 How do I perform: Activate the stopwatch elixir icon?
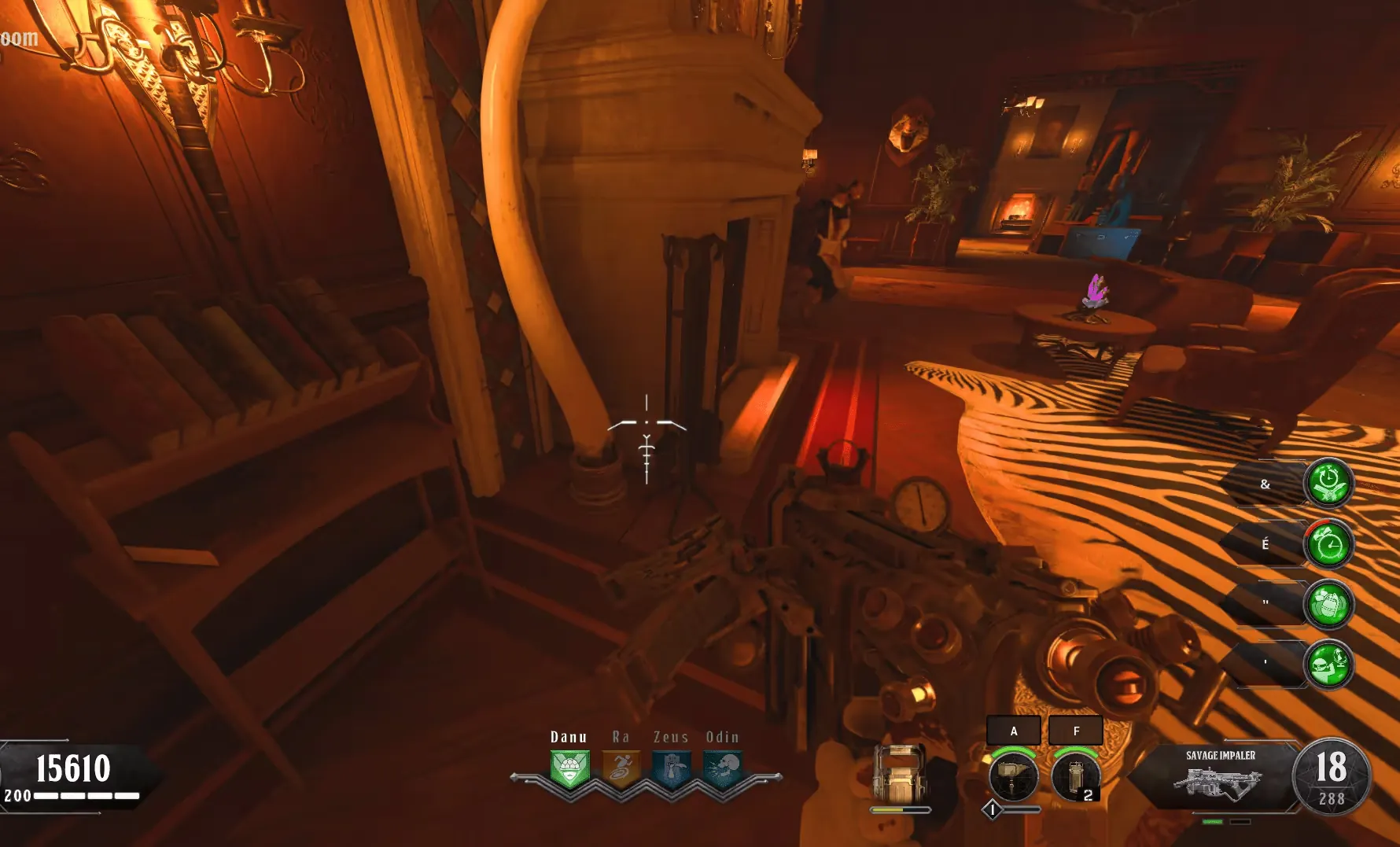point(1328,483)
